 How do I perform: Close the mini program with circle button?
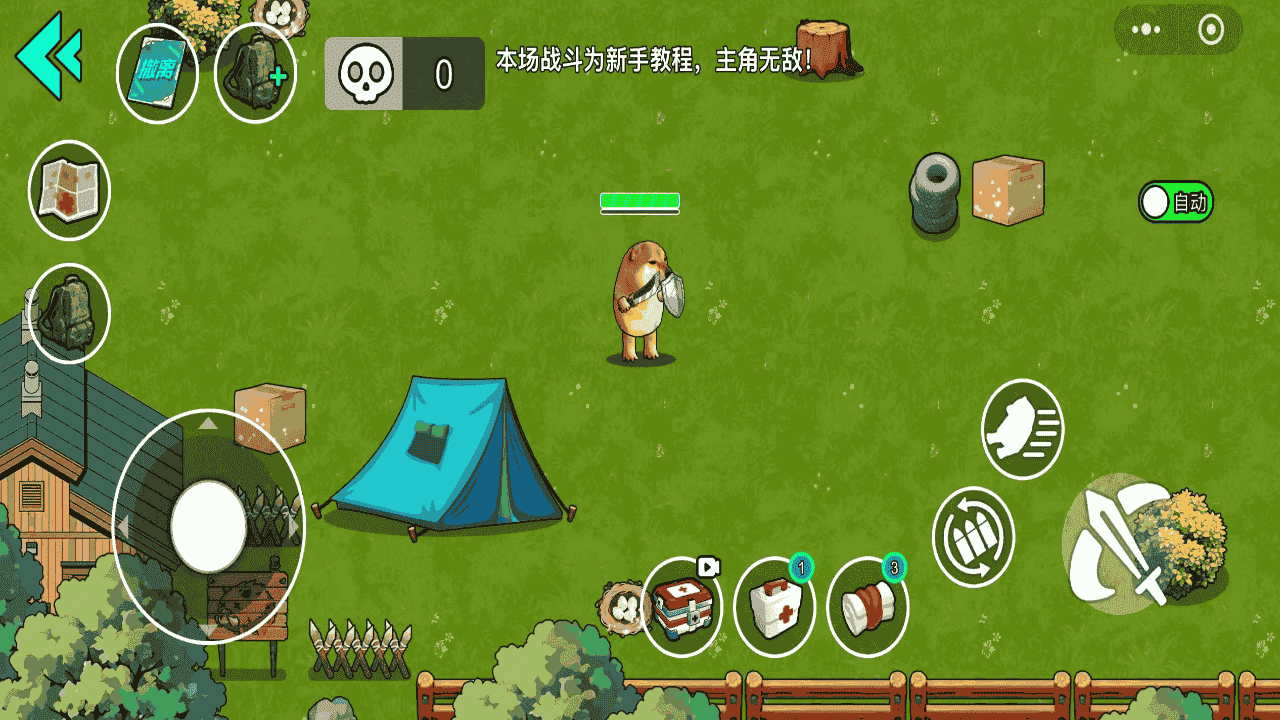click(x=1211, y=29)
